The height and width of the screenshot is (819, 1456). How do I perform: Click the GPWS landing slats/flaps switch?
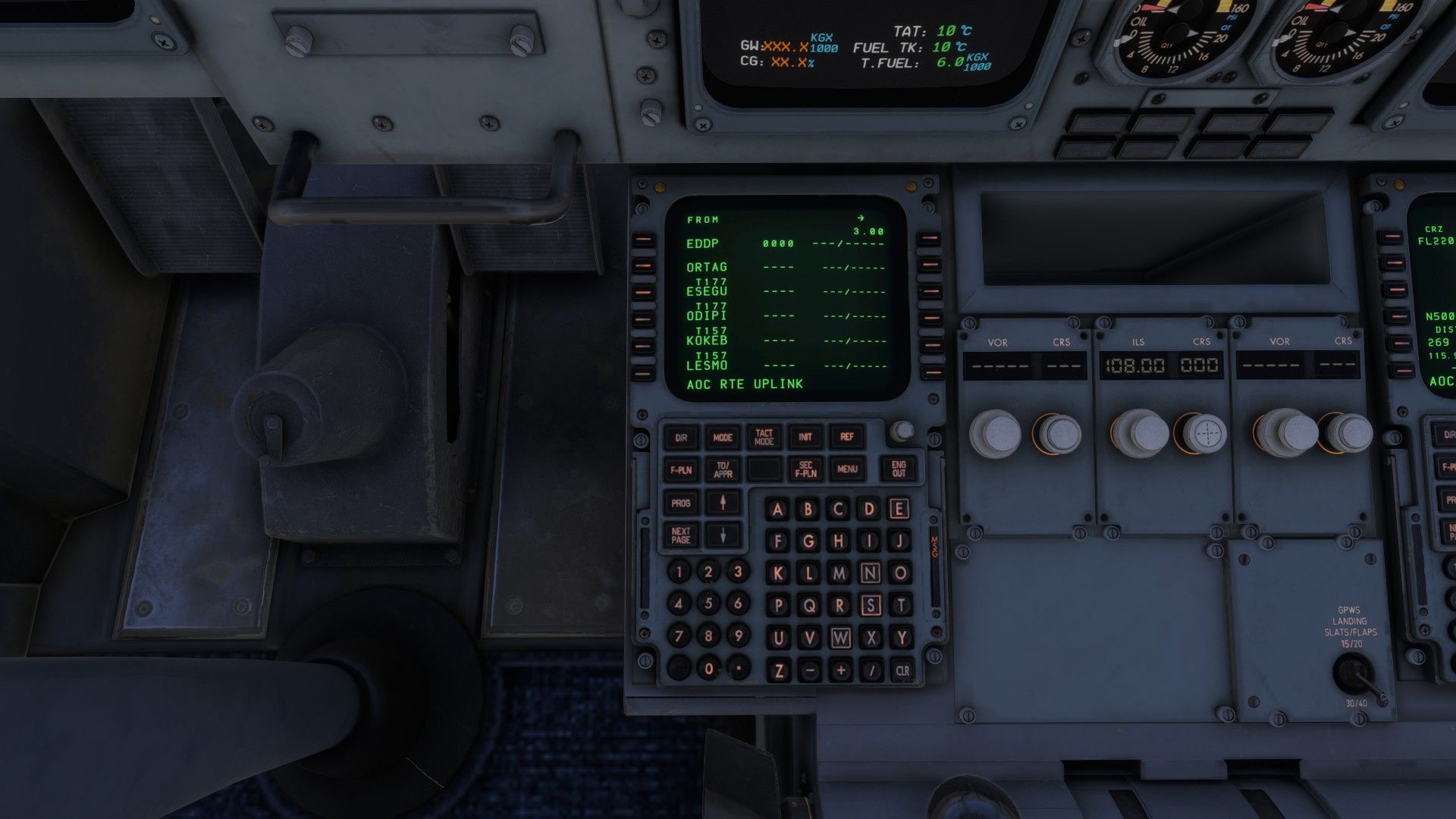[x=1353, y=673]
